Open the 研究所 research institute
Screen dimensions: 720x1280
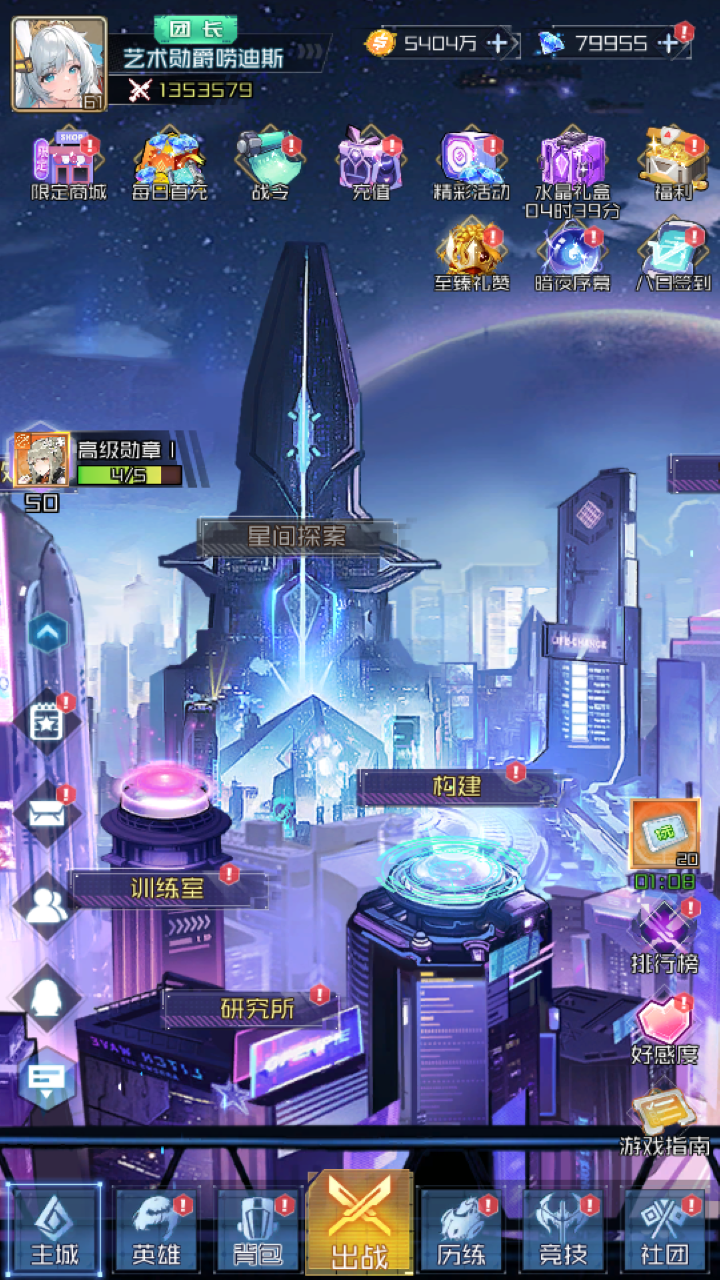(257, 1009)
